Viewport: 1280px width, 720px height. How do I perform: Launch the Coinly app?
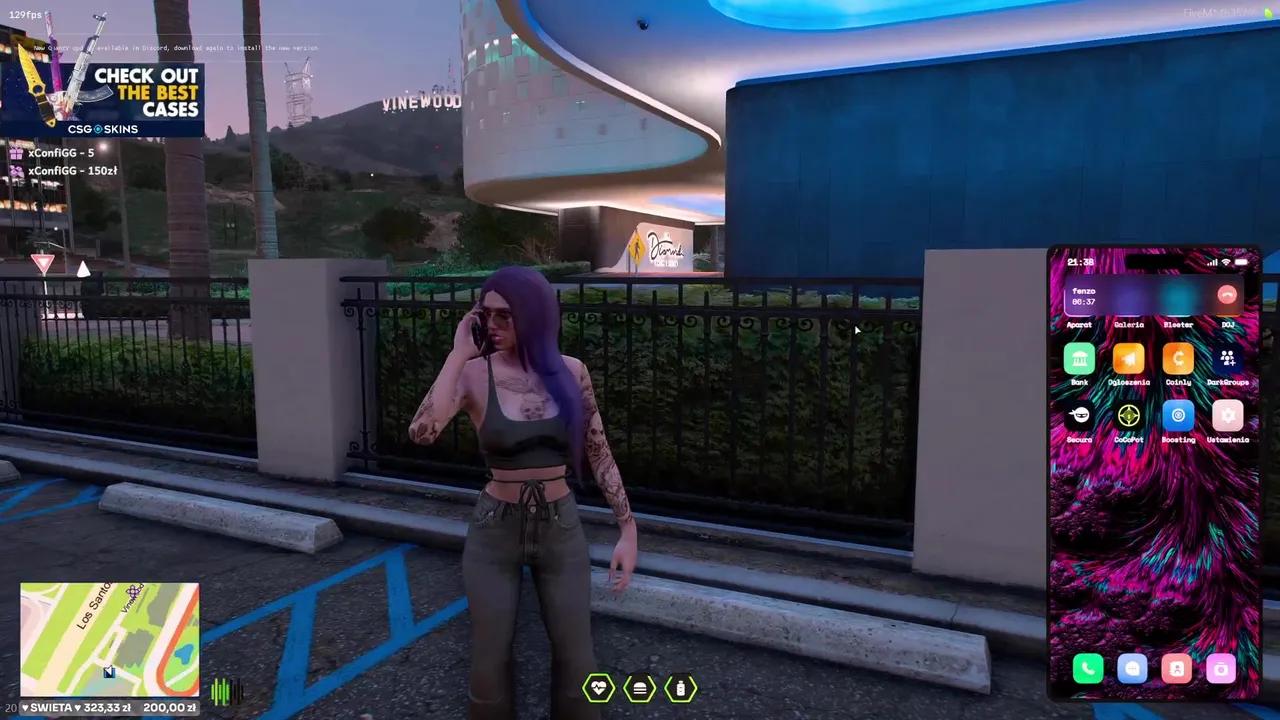pos(1178,358)
